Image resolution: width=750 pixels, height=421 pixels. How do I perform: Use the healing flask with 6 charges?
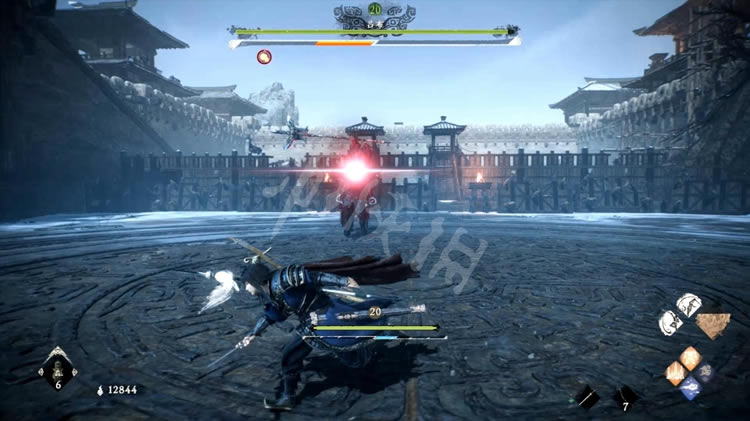click(x=57, y=369)
